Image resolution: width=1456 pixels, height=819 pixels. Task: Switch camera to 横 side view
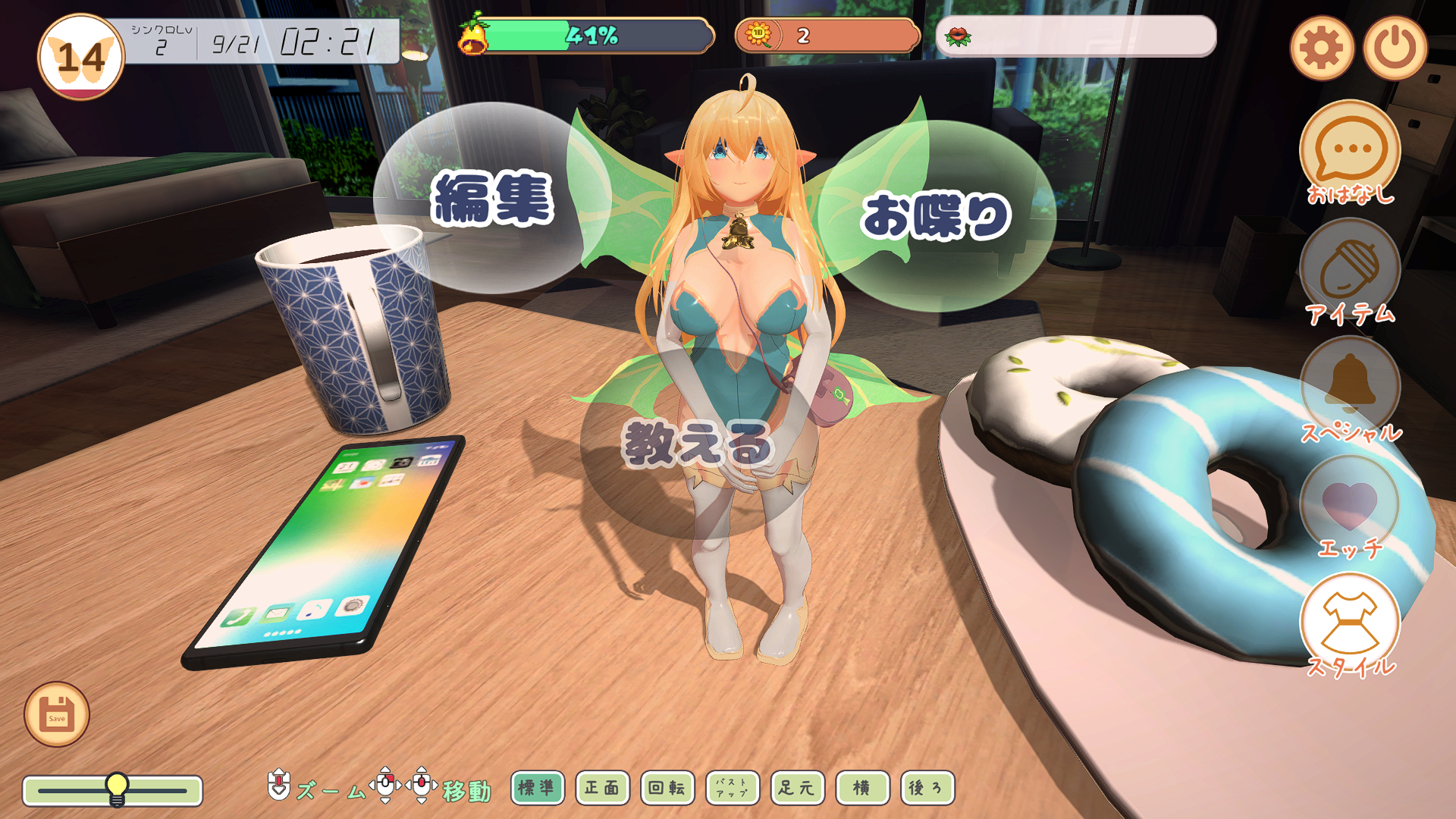862,788
